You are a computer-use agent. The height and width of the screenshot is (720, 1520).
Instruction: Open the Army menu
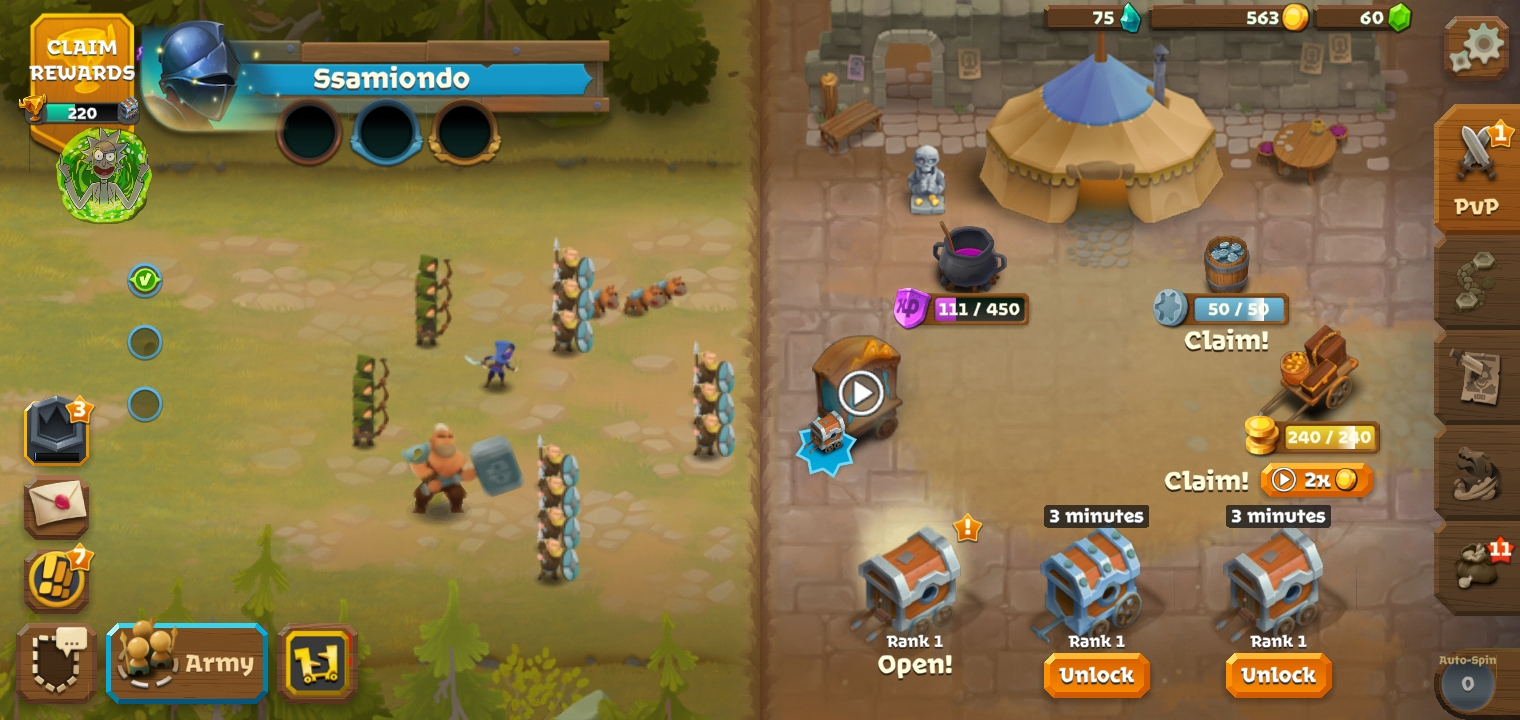tap(188, 662)
